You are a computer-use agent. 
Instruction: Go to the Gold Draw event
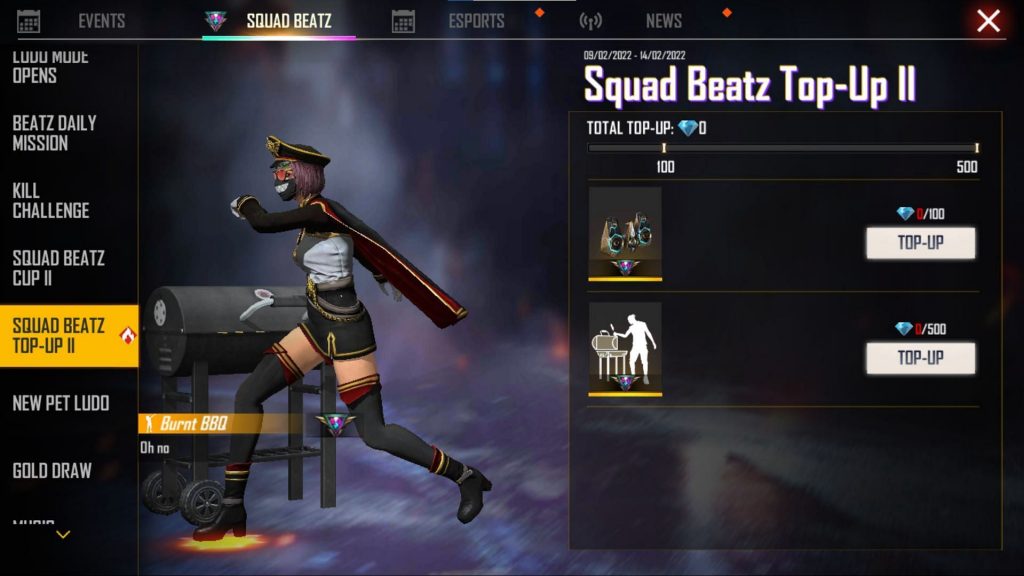[52, 470]
